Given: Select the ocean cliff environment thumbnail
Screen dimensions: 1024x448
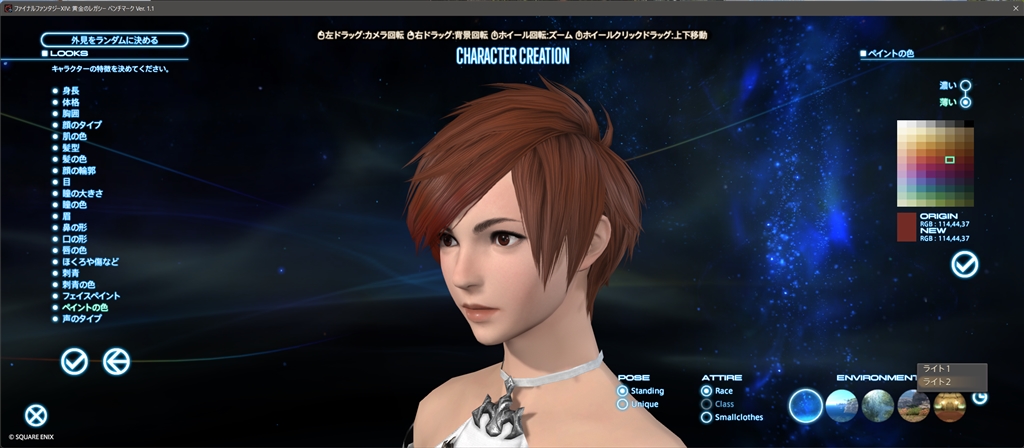Looking at the screenshot, I should (842, 404).
